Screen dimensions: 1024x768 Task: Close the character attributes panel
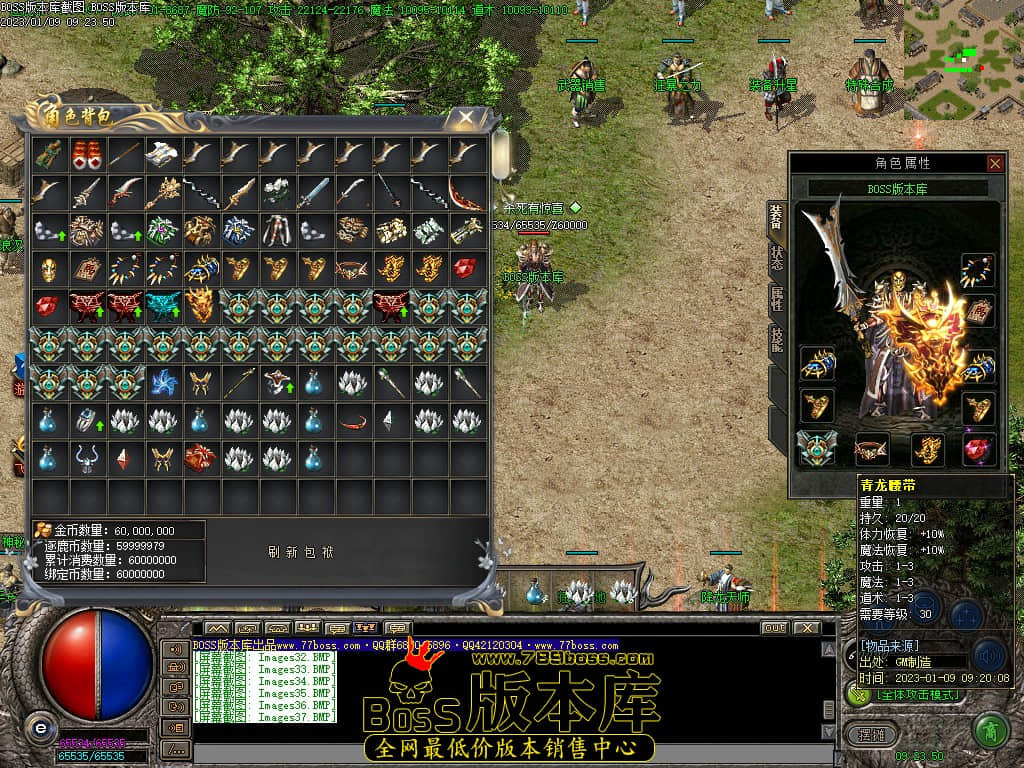994,163
